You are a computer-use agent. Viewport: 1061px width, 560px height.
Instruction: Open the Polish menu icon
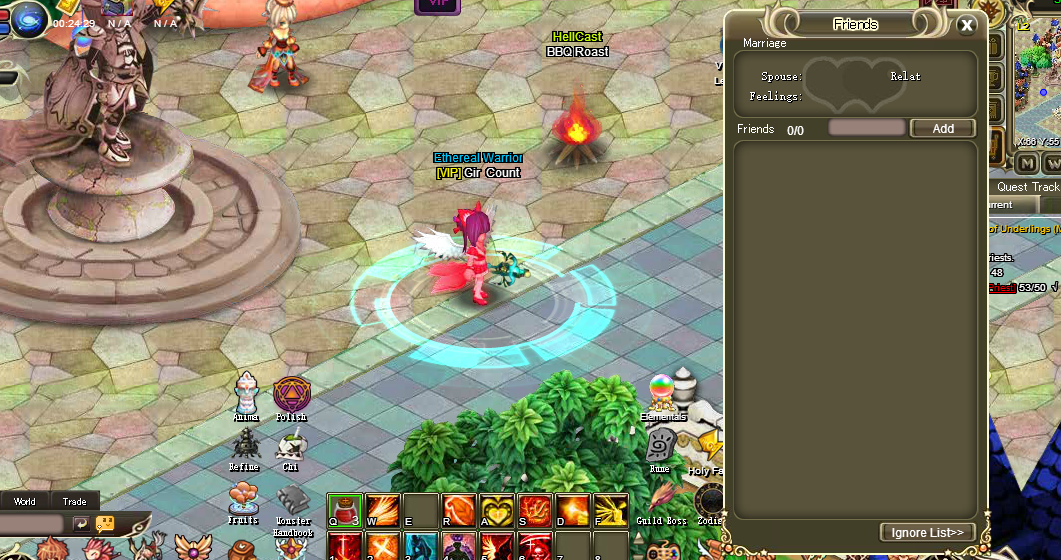[x=291, y=394]
